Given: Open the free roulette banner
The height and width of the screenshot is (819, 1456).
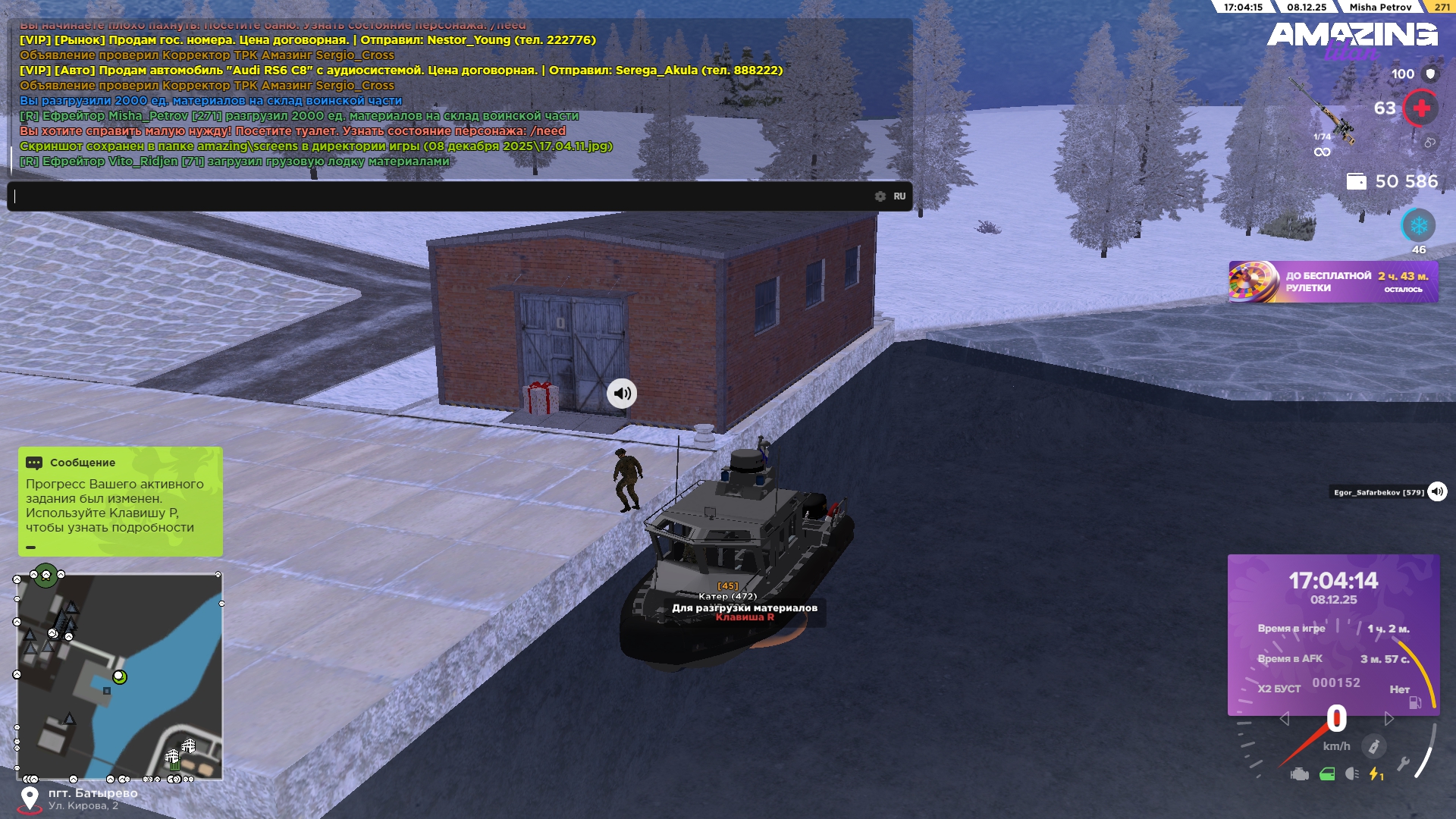Looking at the screenshot, I should click(x=1332, y=282).
